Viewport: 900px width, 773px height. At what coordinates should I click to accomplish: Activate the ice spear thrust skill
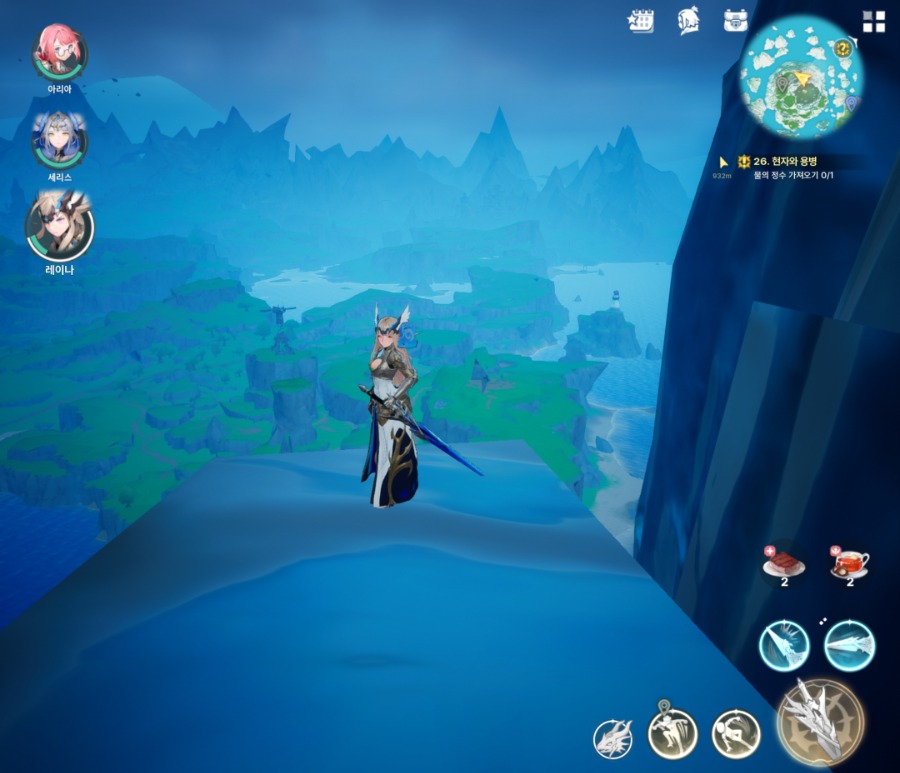click(x=849, y=645)
